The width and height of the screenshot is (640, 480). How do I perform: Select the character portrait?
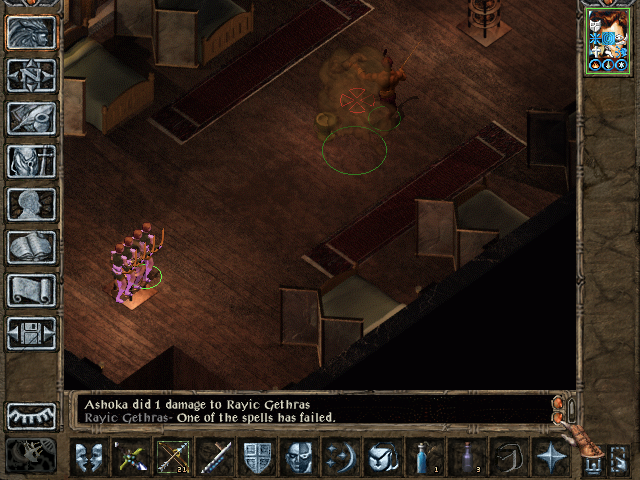pyautogui.click(x=607, y=42)
